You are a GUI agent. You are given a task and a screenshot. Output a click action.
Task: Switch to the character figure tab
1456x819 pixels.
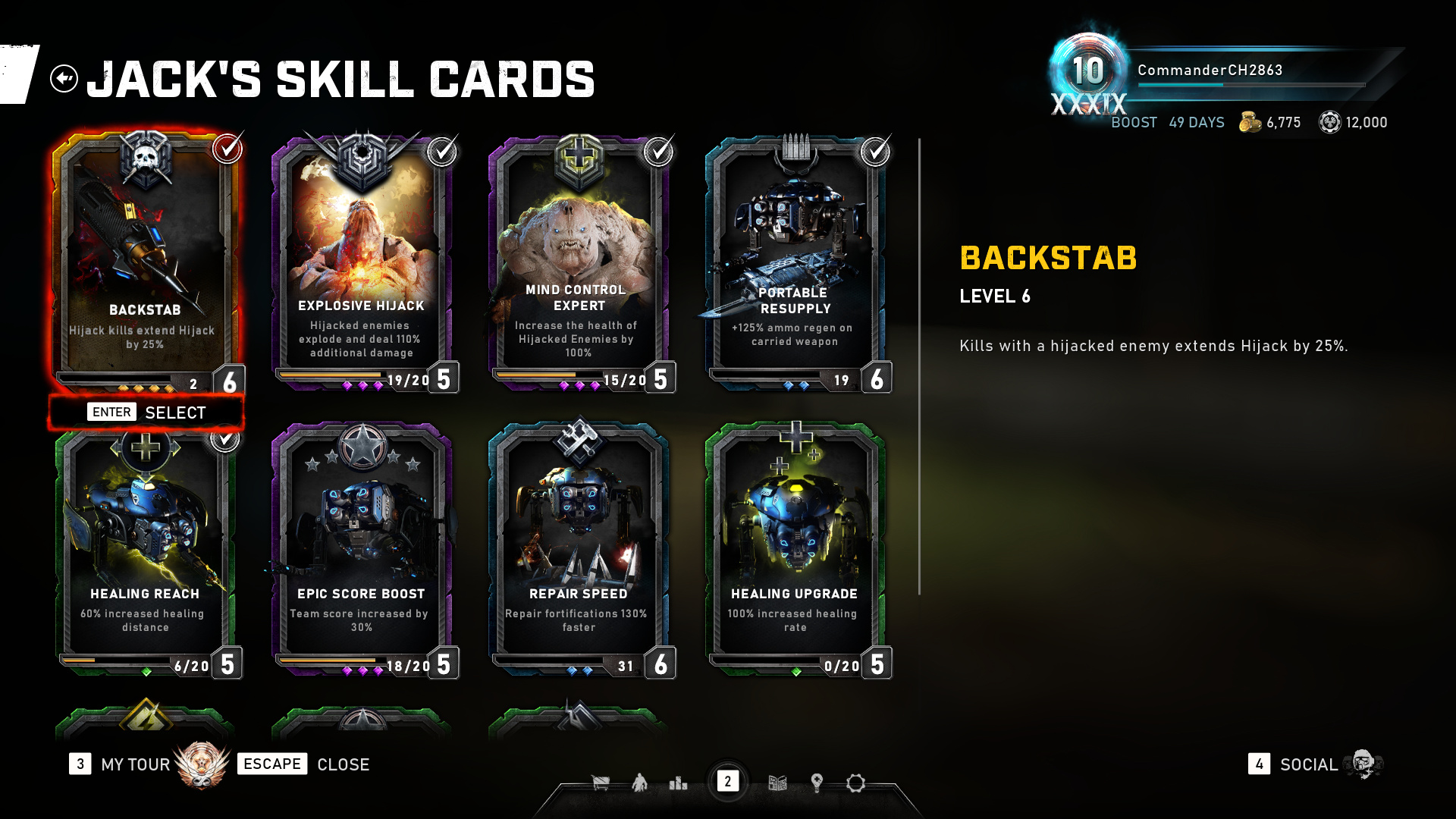(639, 783)
